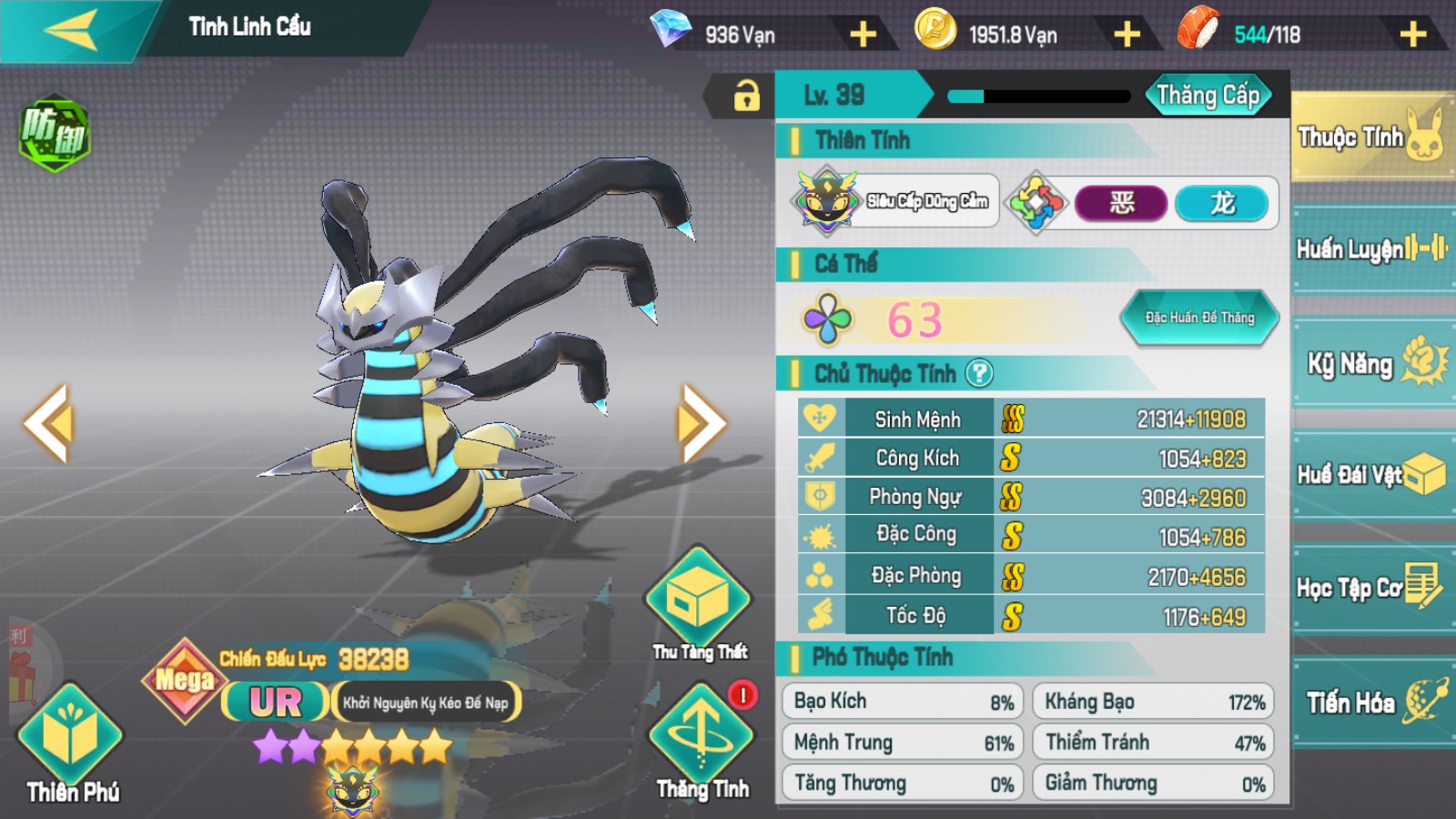
Task: Open the Học Tập Cơ tab
Action: point(1371,588)
